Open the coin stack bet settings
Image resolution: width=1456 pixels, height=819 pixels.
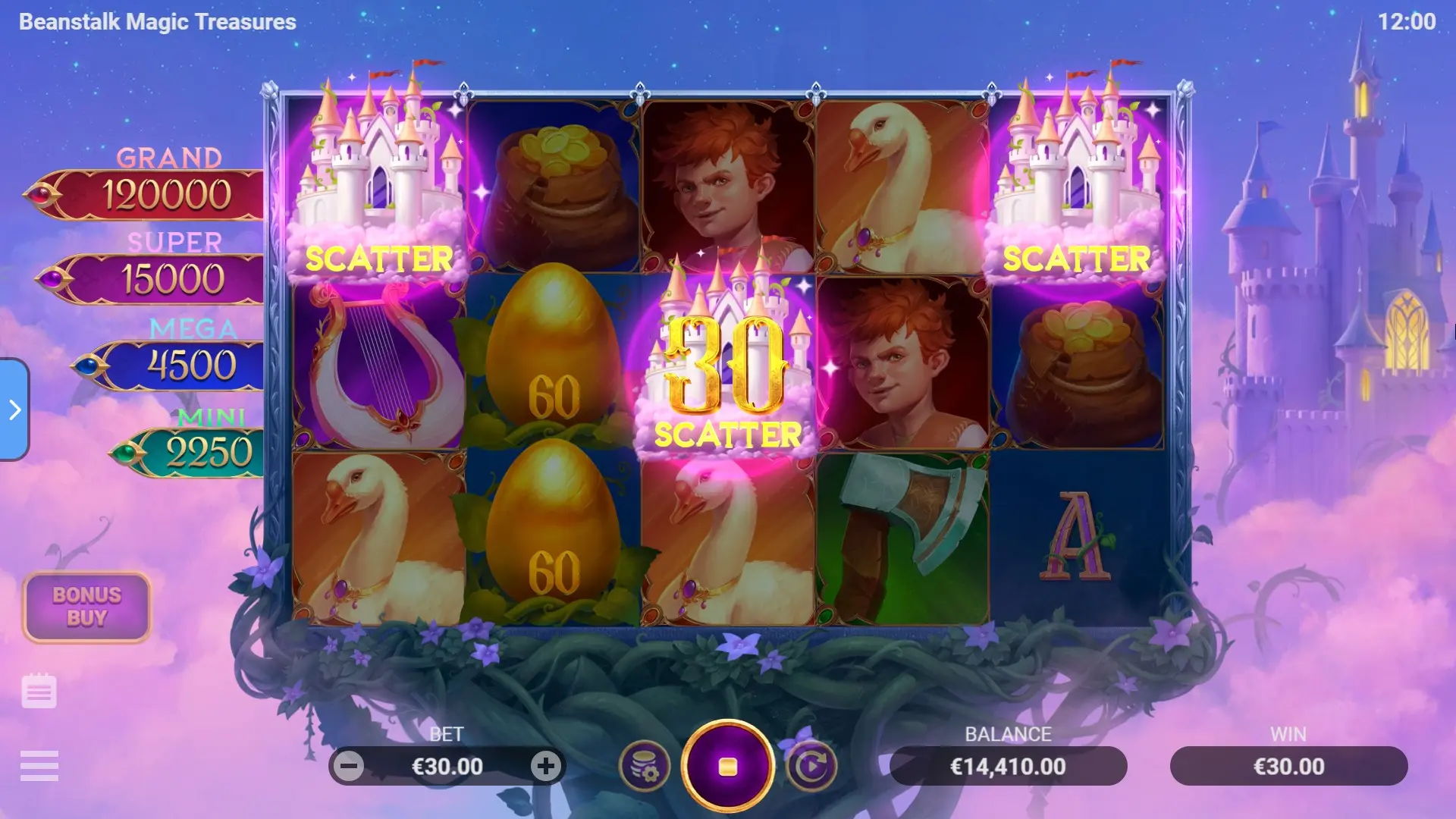645,767
